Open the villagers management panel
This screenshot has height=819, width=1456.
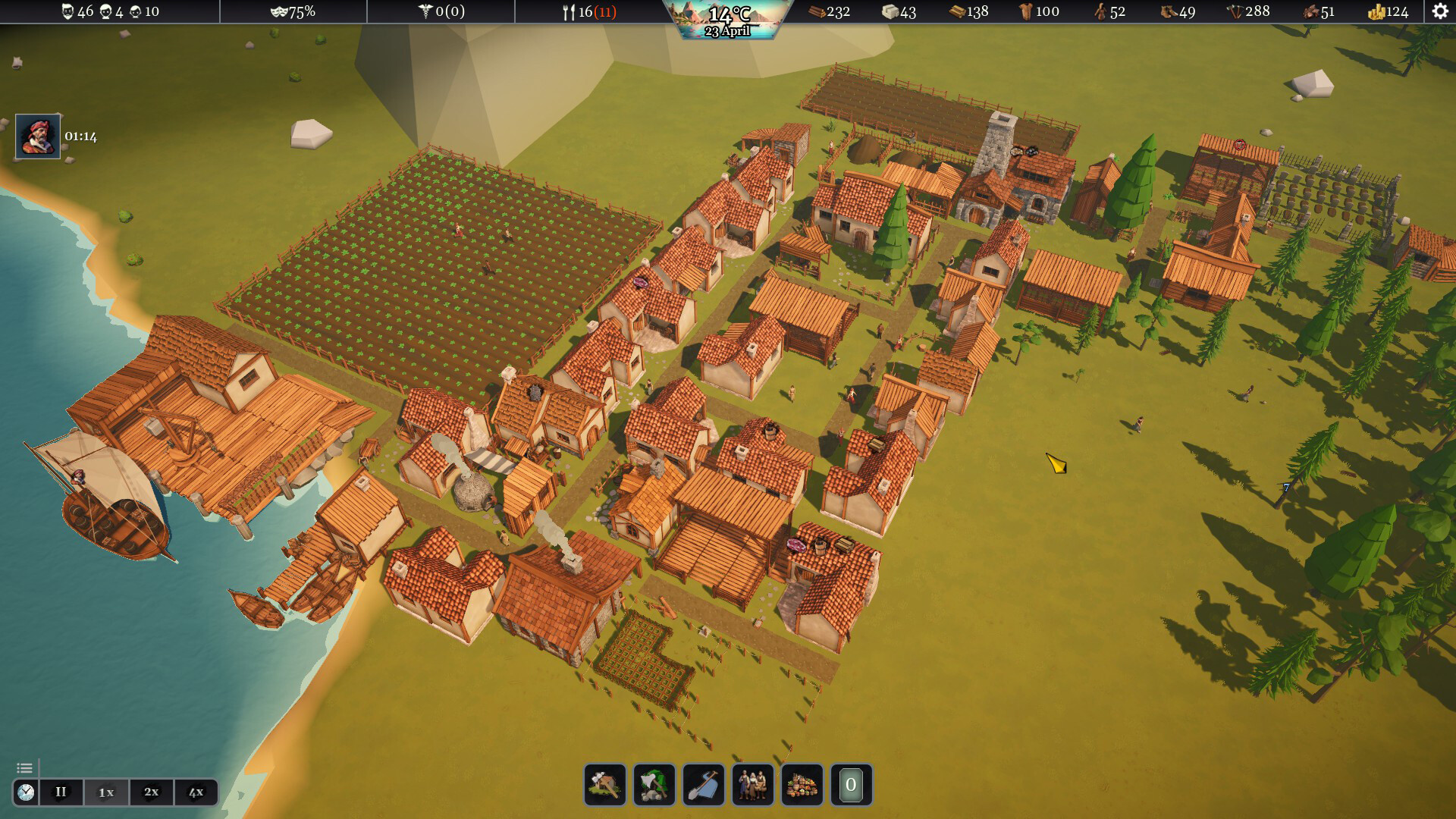753,785
